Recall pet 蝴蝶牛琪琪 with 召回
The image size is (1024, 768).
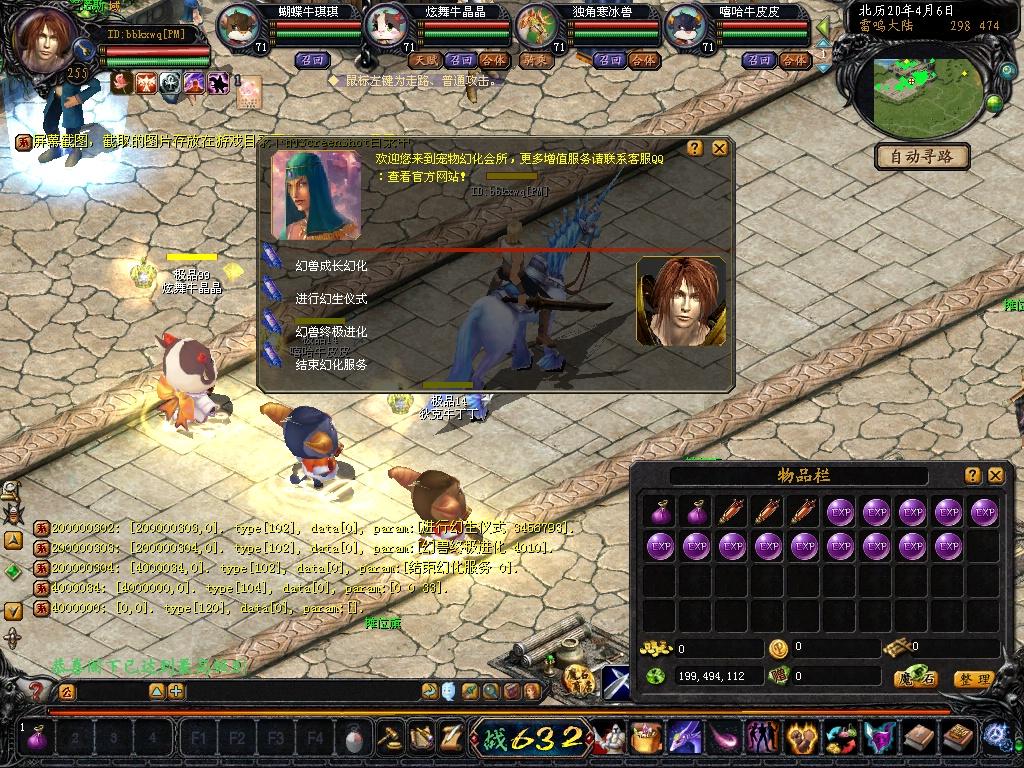point(310,60)
